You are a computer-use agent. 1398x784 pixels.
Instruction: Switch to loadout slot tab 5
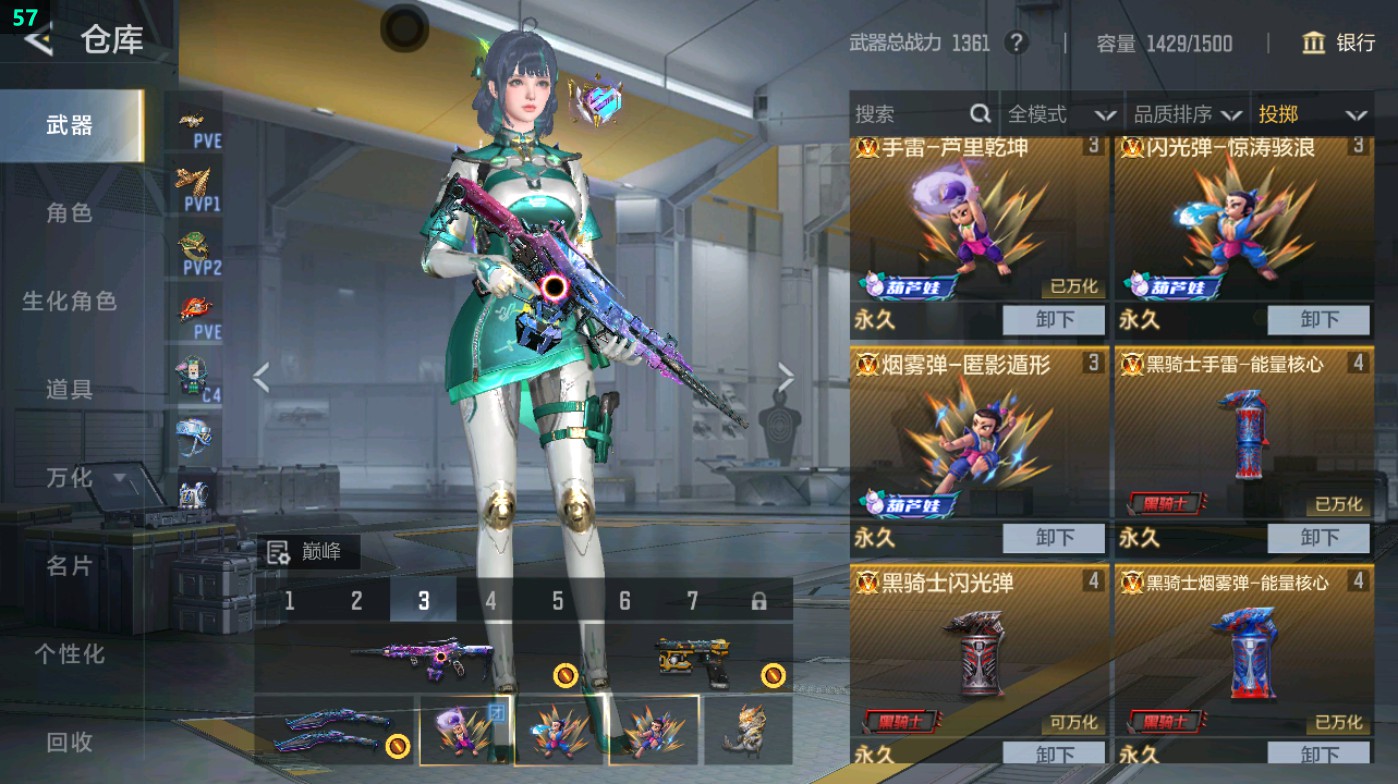[x=556, y=601]
